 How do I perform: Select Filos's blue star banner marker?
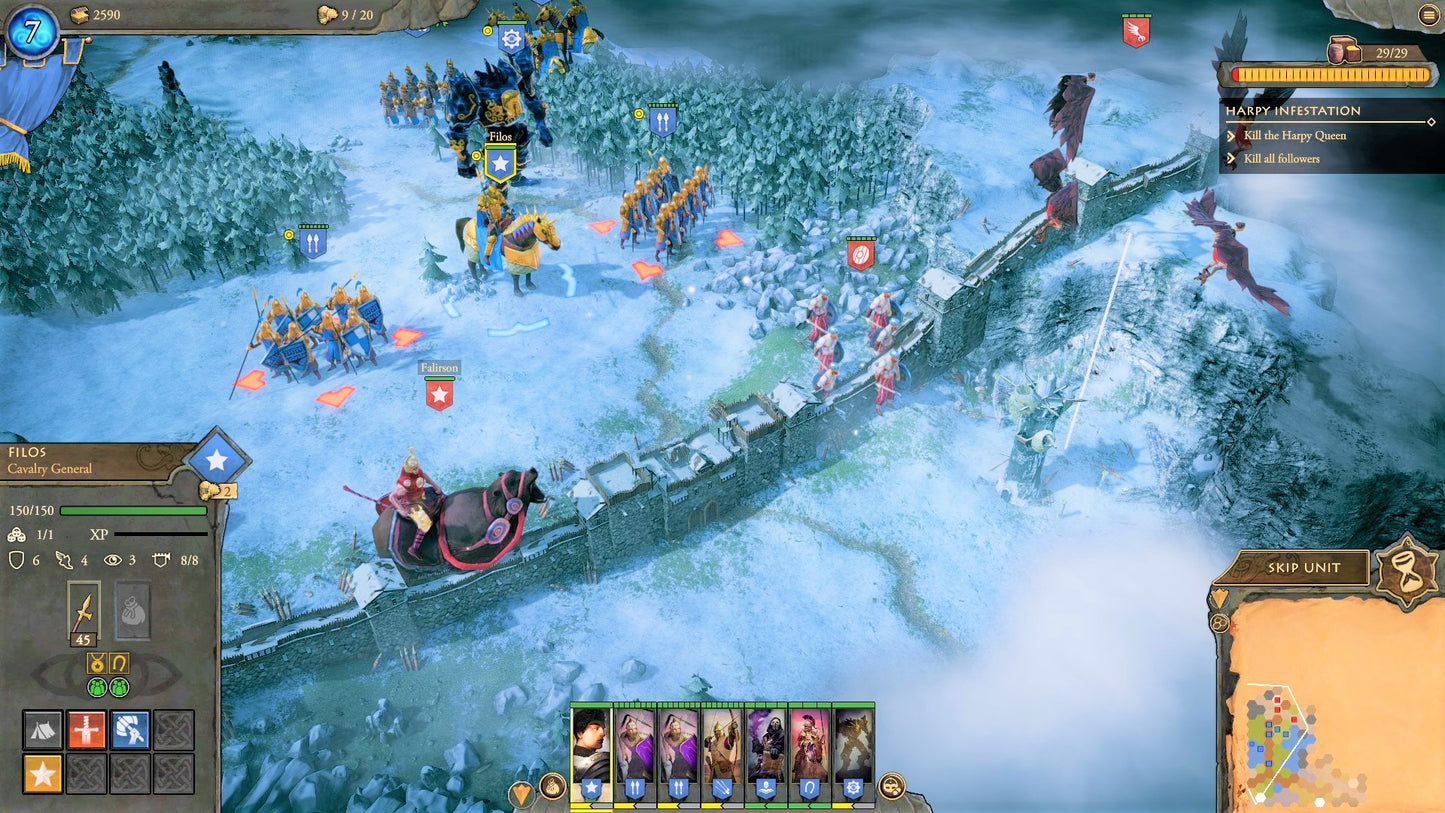pos(499,163)
